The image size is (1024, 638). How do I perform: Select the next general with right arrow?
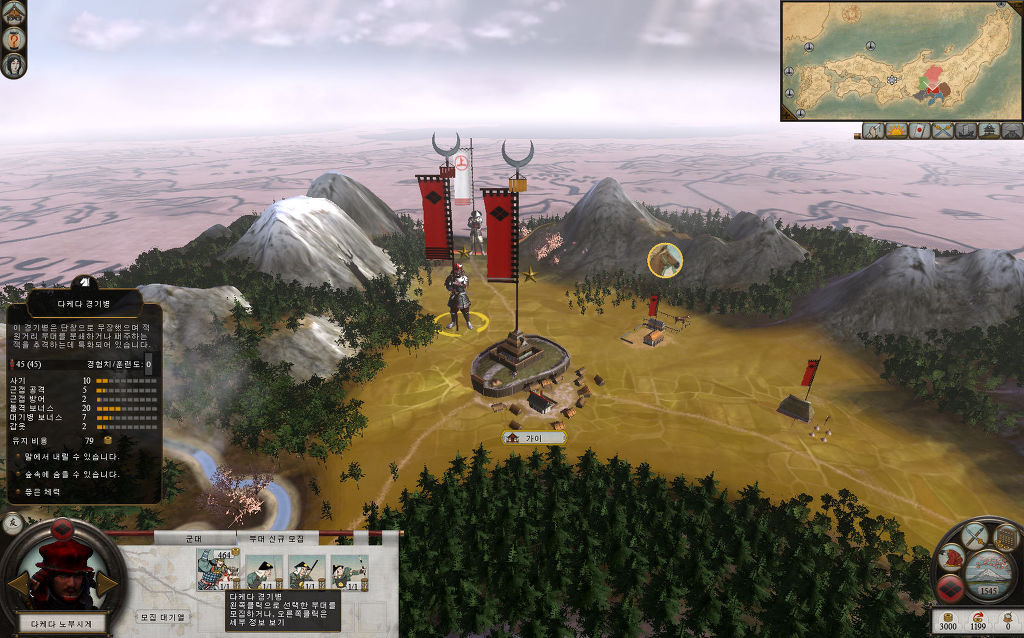click(x=106, y=584)
